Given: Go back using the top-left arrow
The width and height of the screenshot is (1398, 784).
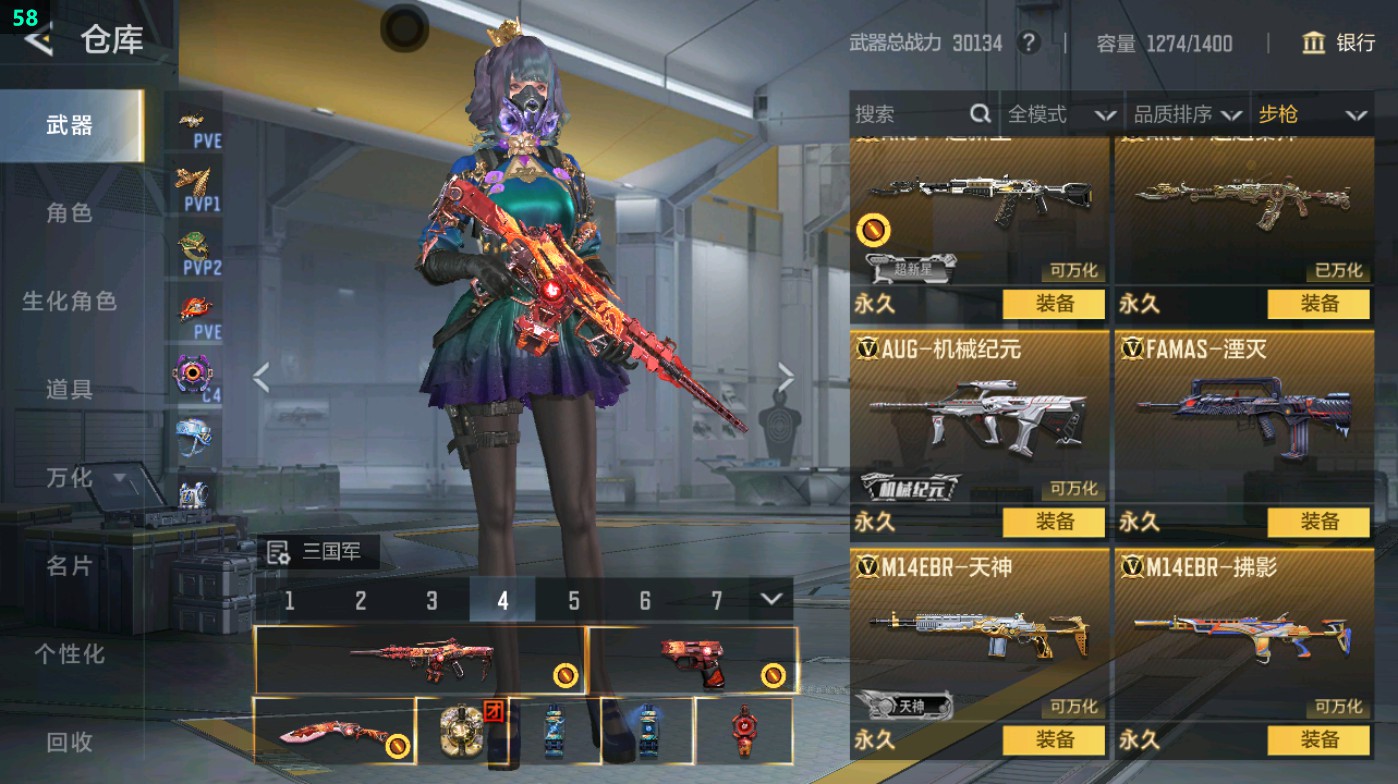Looking at the screenshot, I should click(38, 40).
